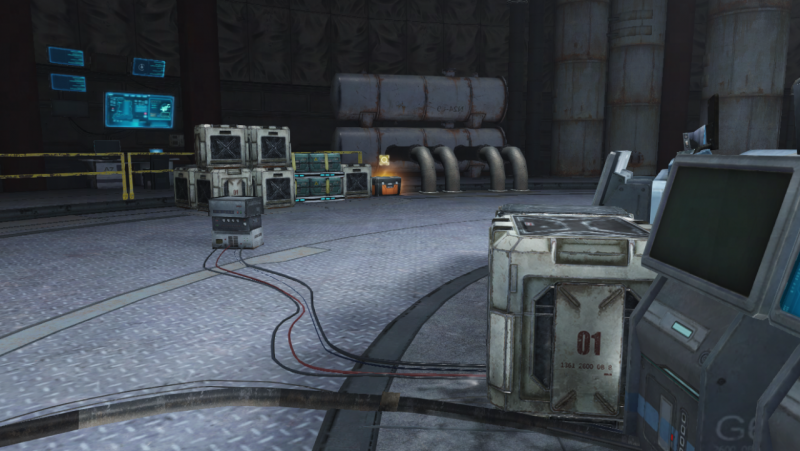
Task: Click the yellow waypoint marker above the orange crate
Action: pos(385,160)
